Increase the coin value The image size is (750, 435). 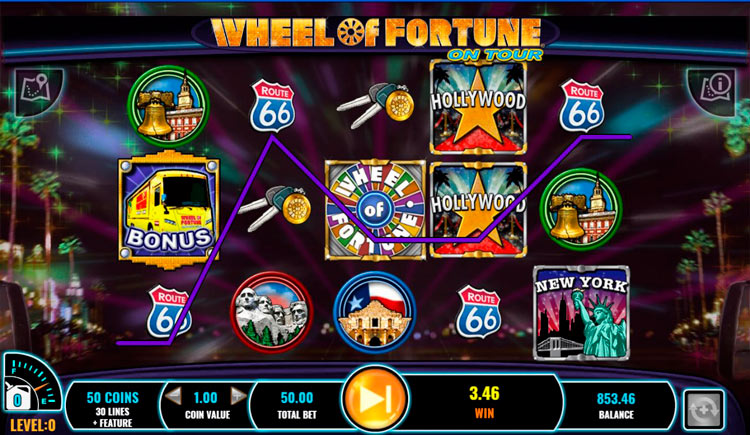click(237, 395)
